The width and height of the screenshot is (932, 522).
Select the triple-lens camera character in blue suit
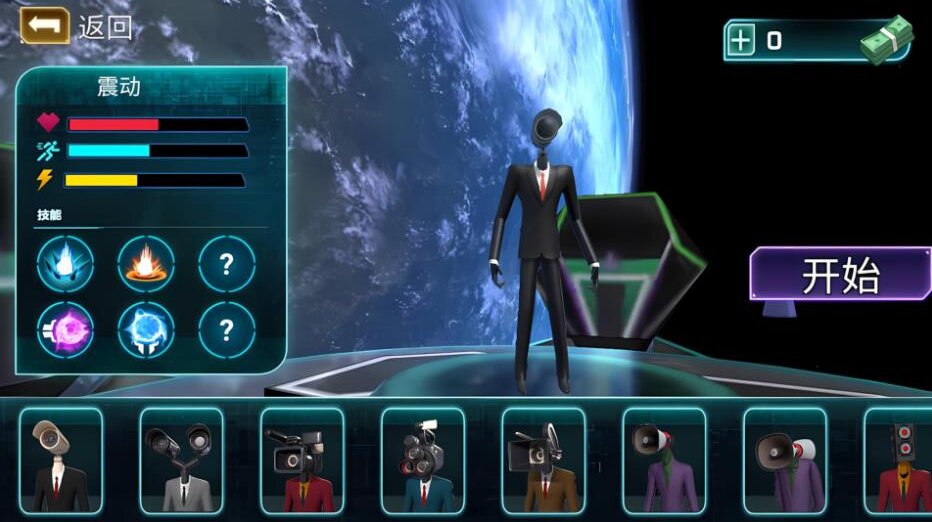(423, 460)
